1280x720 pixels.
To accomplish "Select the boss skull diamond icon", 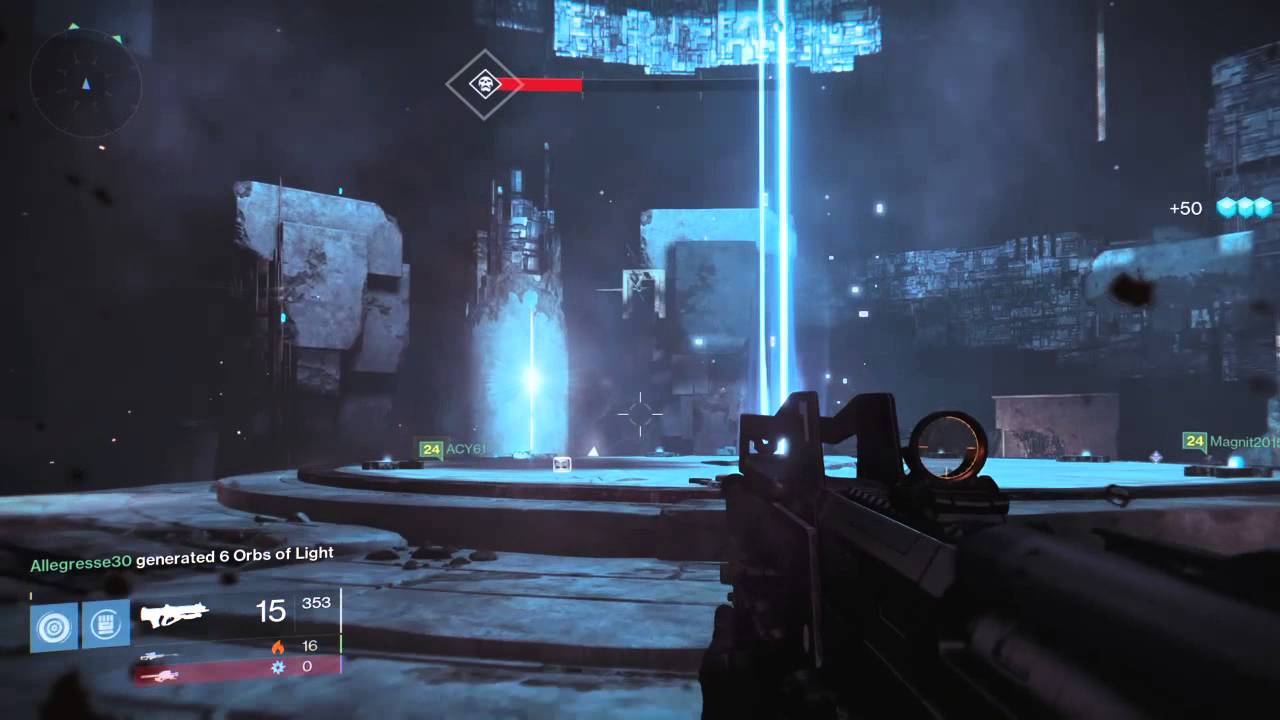I will (x=485, y=85).
